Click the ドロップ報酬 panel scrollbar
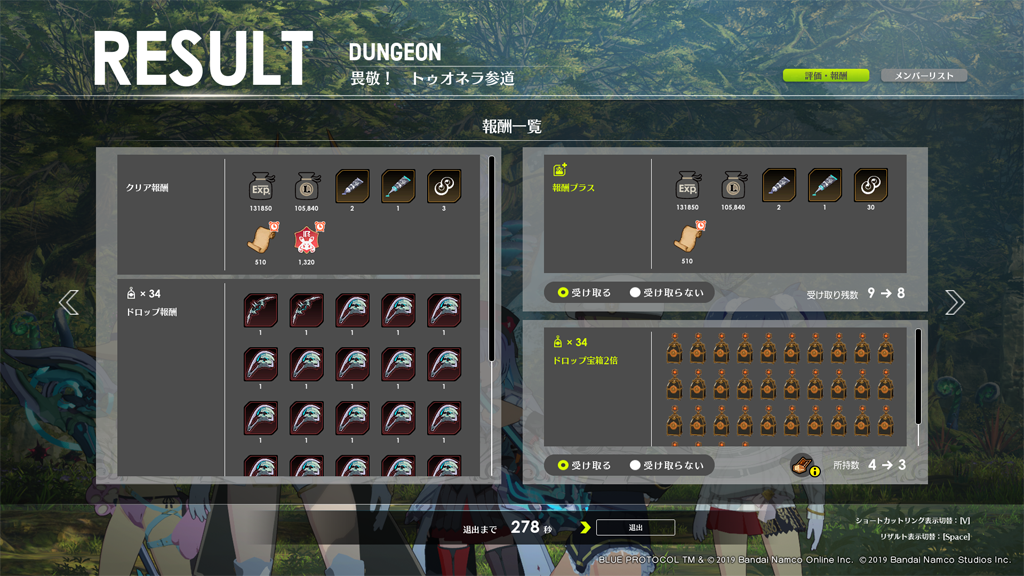 [491, 260]
